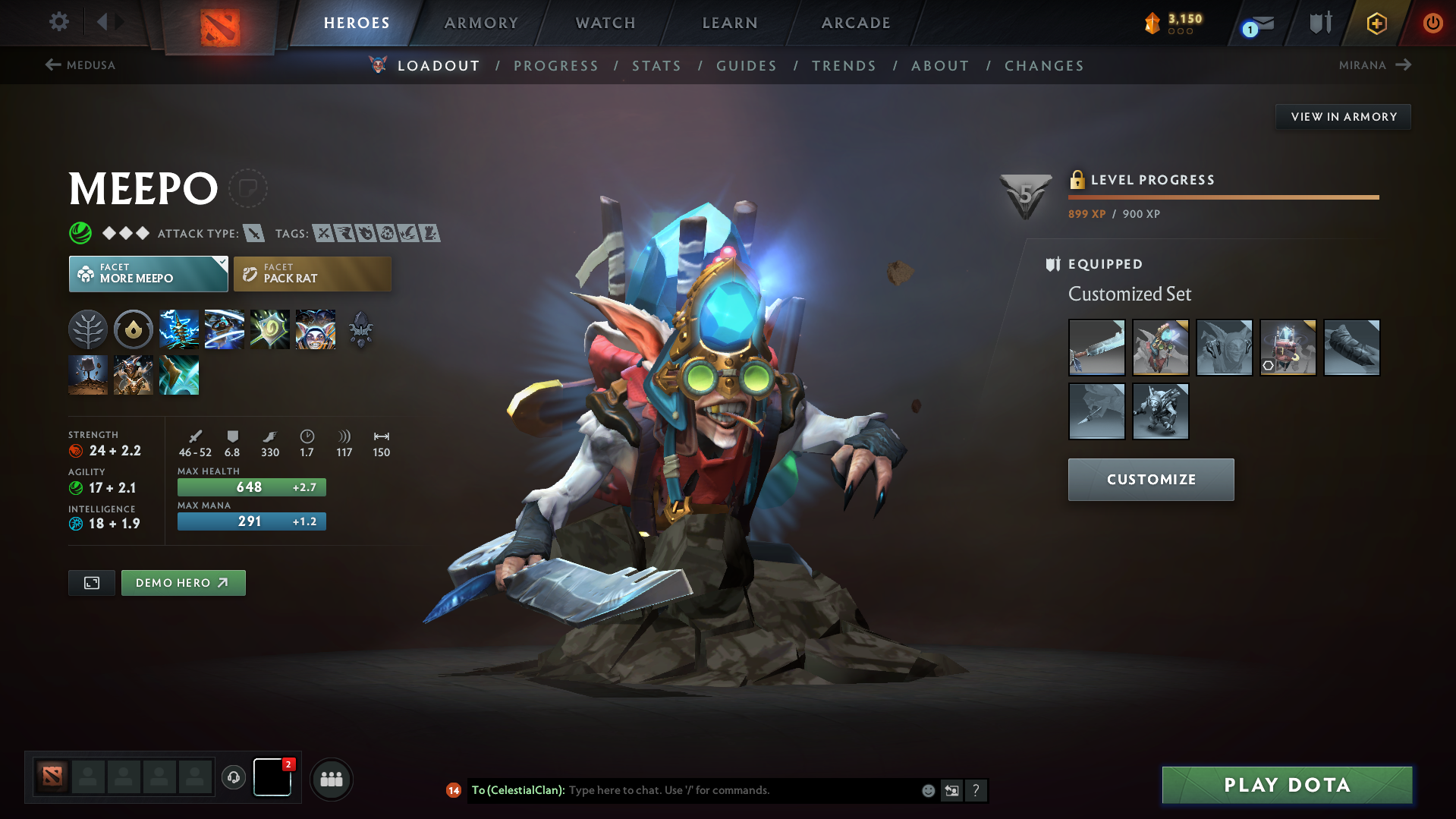Open the Megameepo facet ability icon
Screen dimensions: 1456x819
click(x=134, y=375)
